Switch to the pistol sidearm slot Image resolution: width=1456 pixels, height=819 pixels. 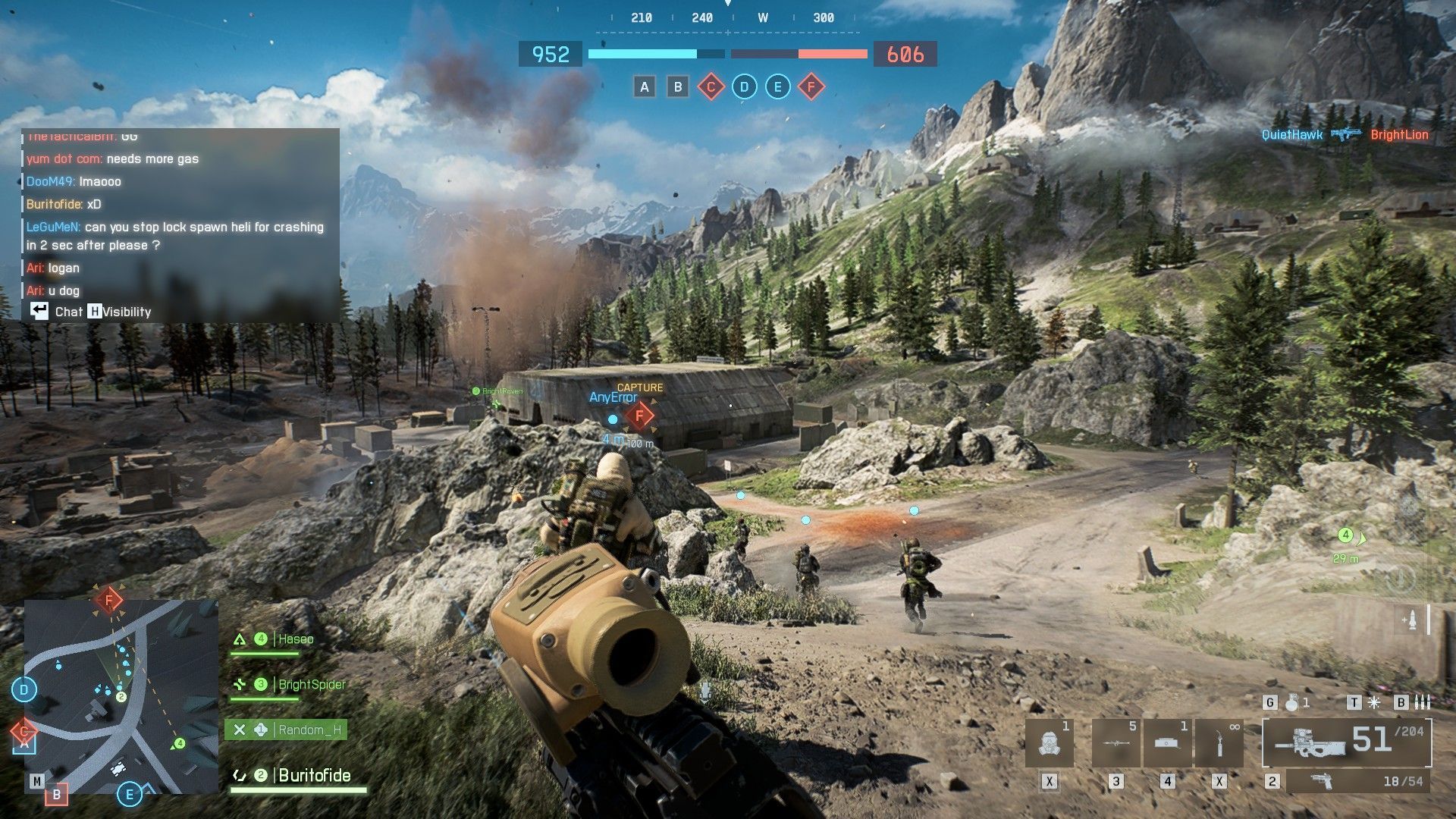(1357, 781)
